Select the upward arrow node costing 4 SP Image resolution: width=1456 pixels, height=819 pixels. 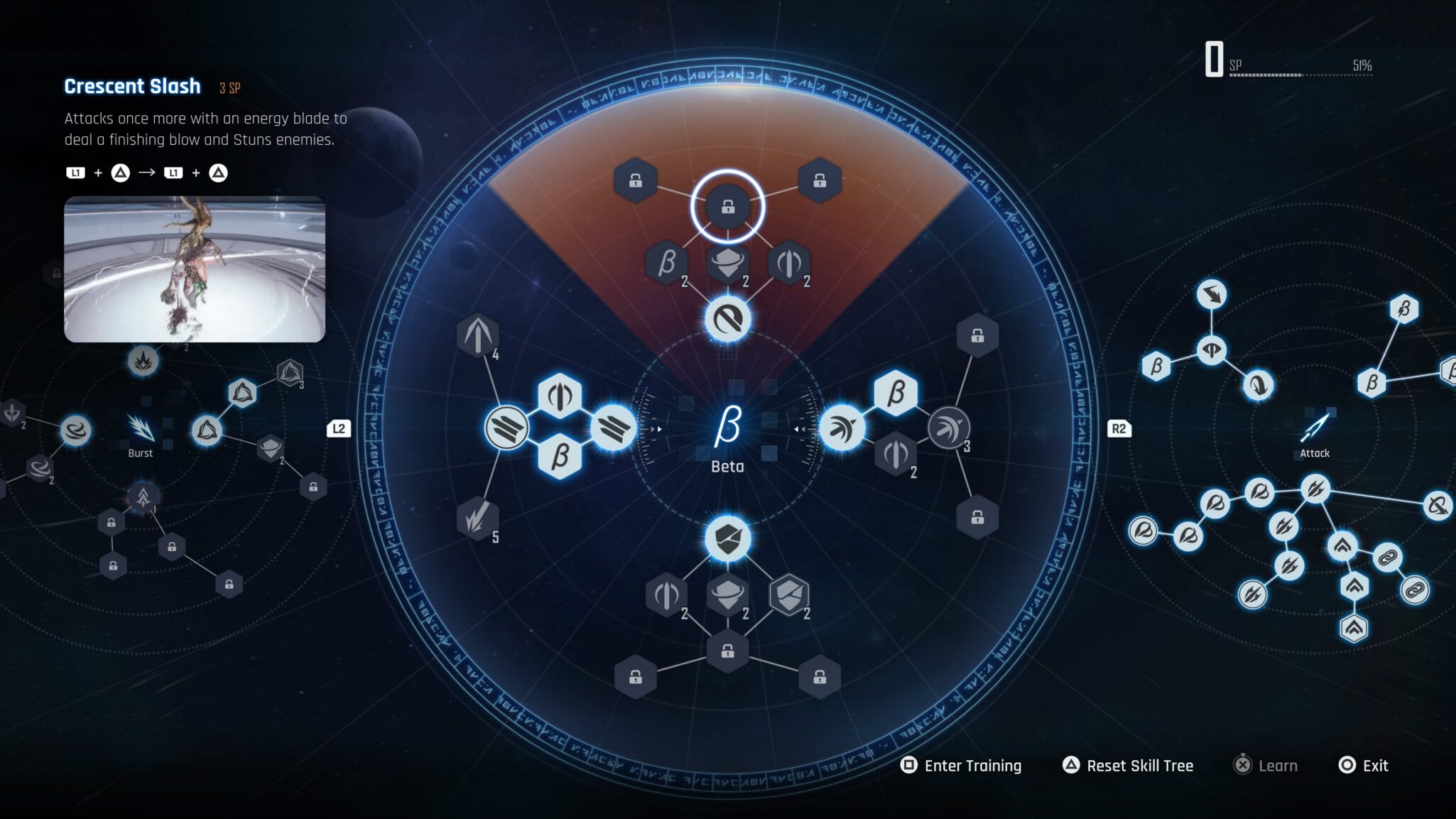point(478,335)
